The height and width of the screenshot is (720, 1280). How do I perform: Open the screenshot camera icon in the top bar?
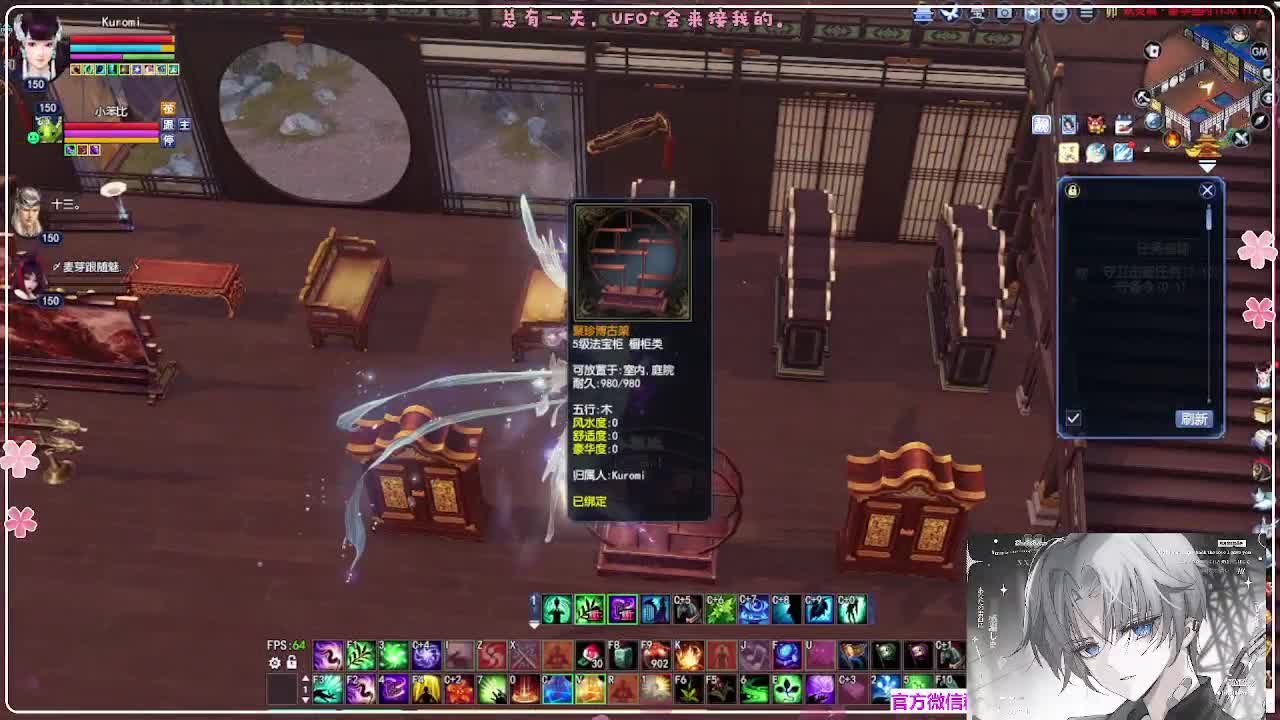[1003, 13]
